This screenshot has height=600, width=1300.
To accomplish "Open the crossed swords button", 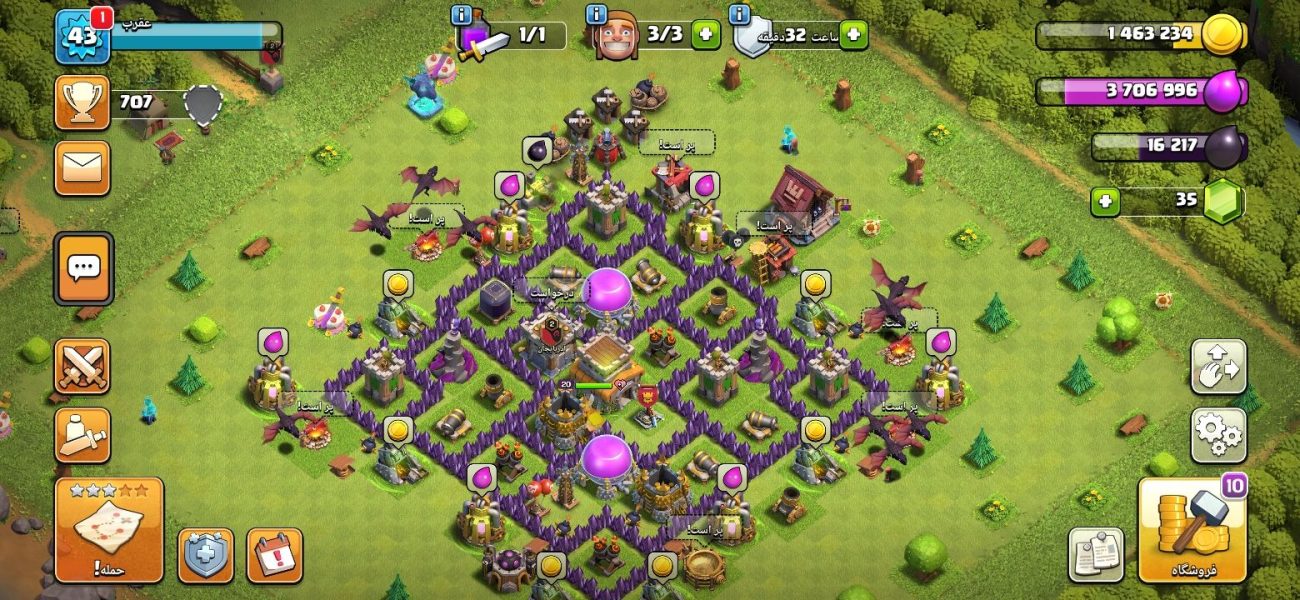I will [82, 367].
